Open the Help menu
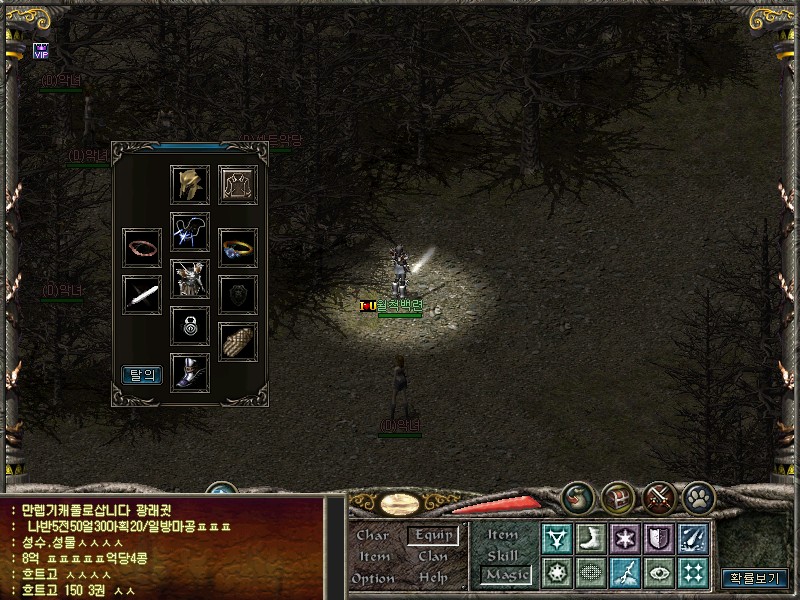 pos(433,578)
